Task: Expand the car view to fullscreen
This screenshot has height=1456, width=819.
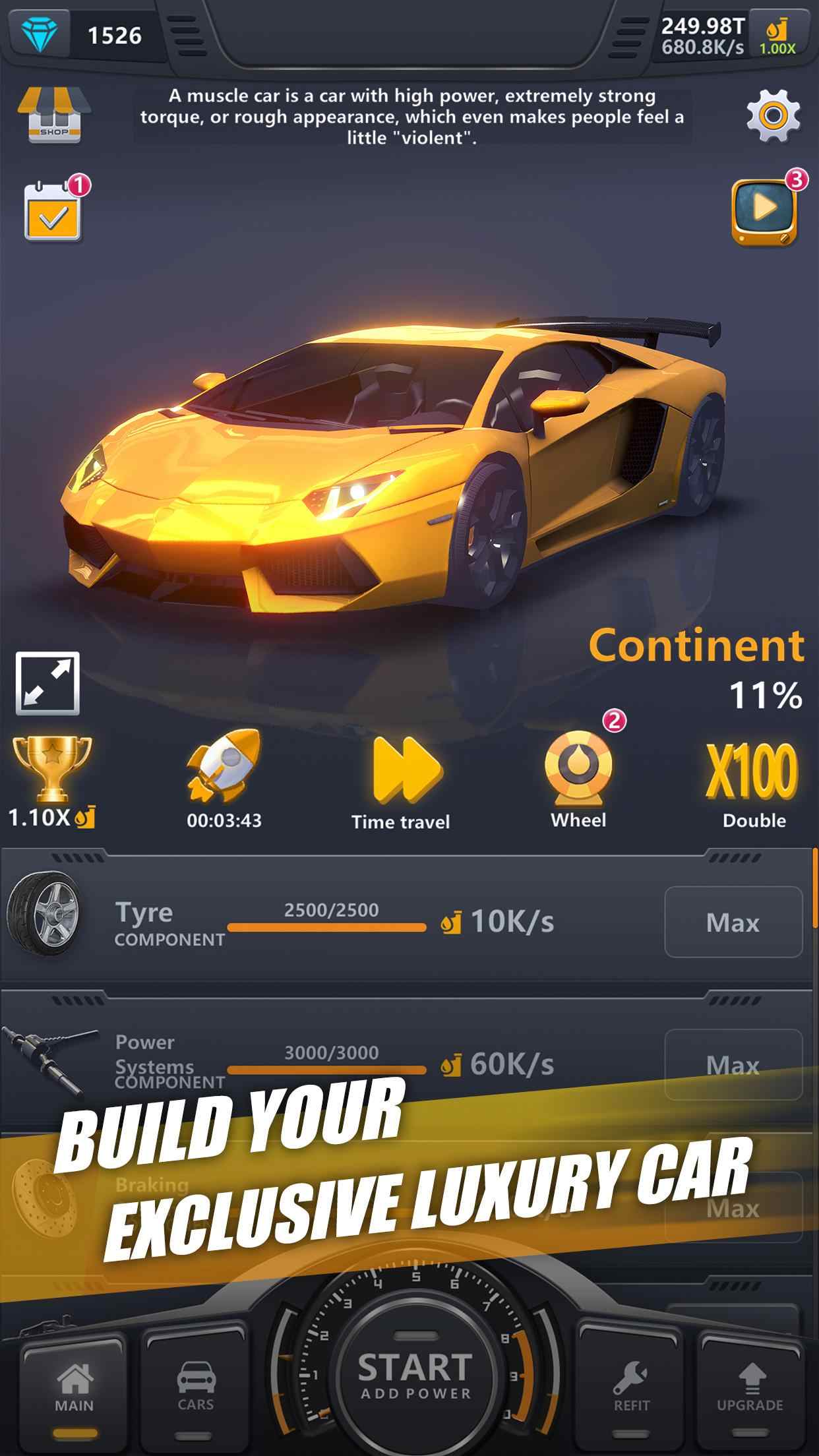Action: 48,683
